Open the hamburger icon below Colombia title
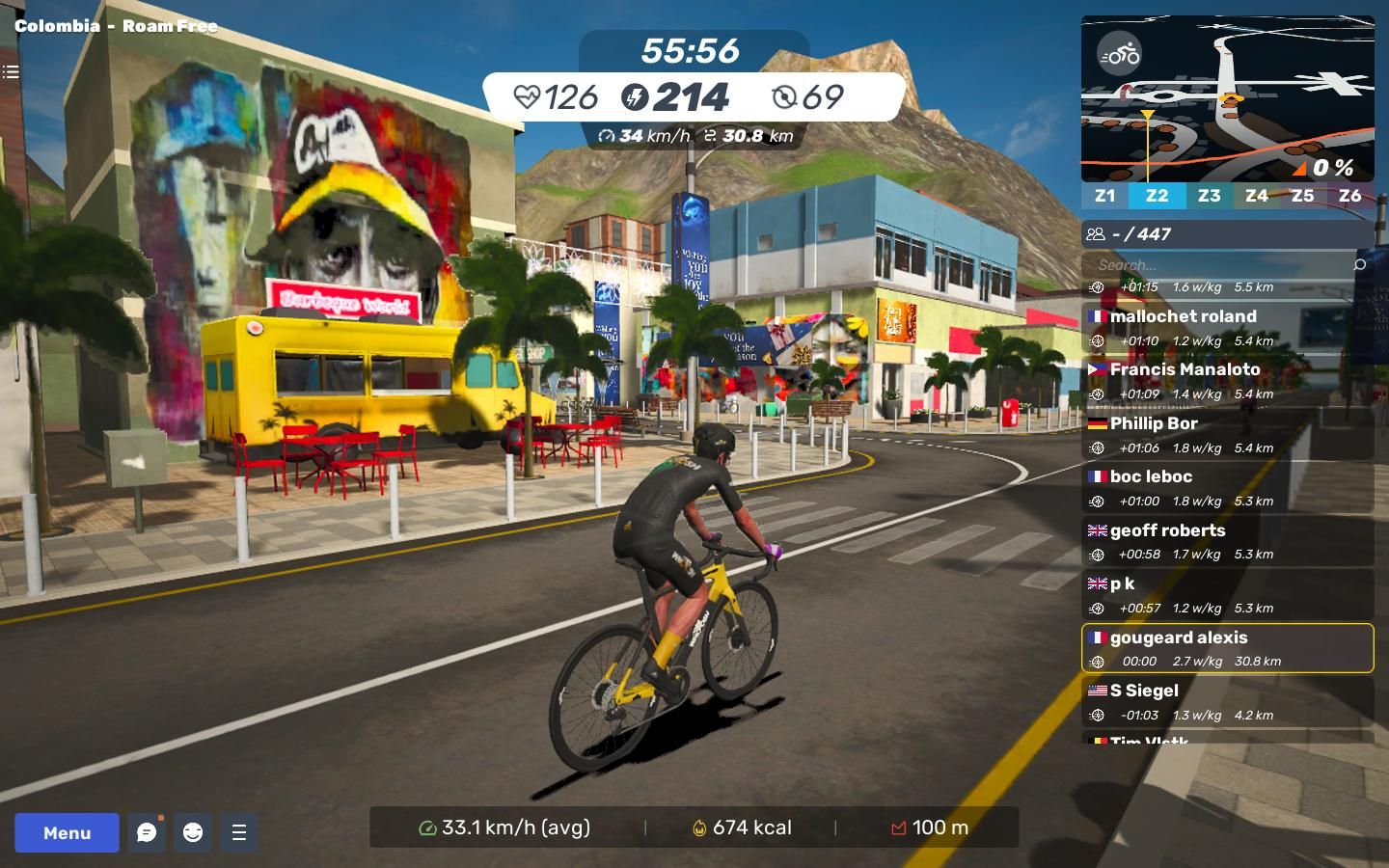Viewport: 1389px width, 868px height. click(x=11, y=71)
